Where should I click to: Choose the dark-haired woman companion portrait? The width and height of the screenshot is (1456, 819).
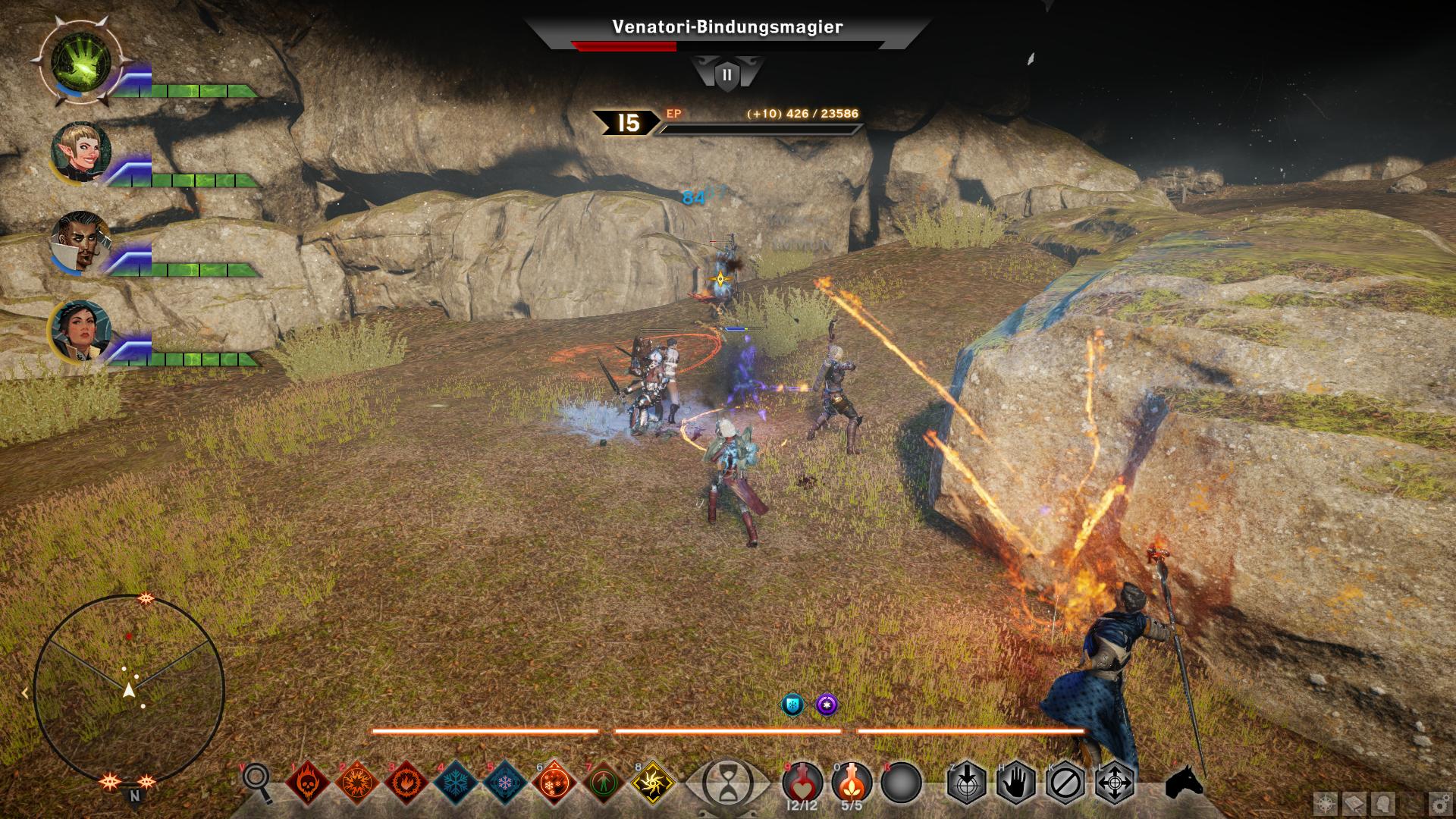(81, 331)
